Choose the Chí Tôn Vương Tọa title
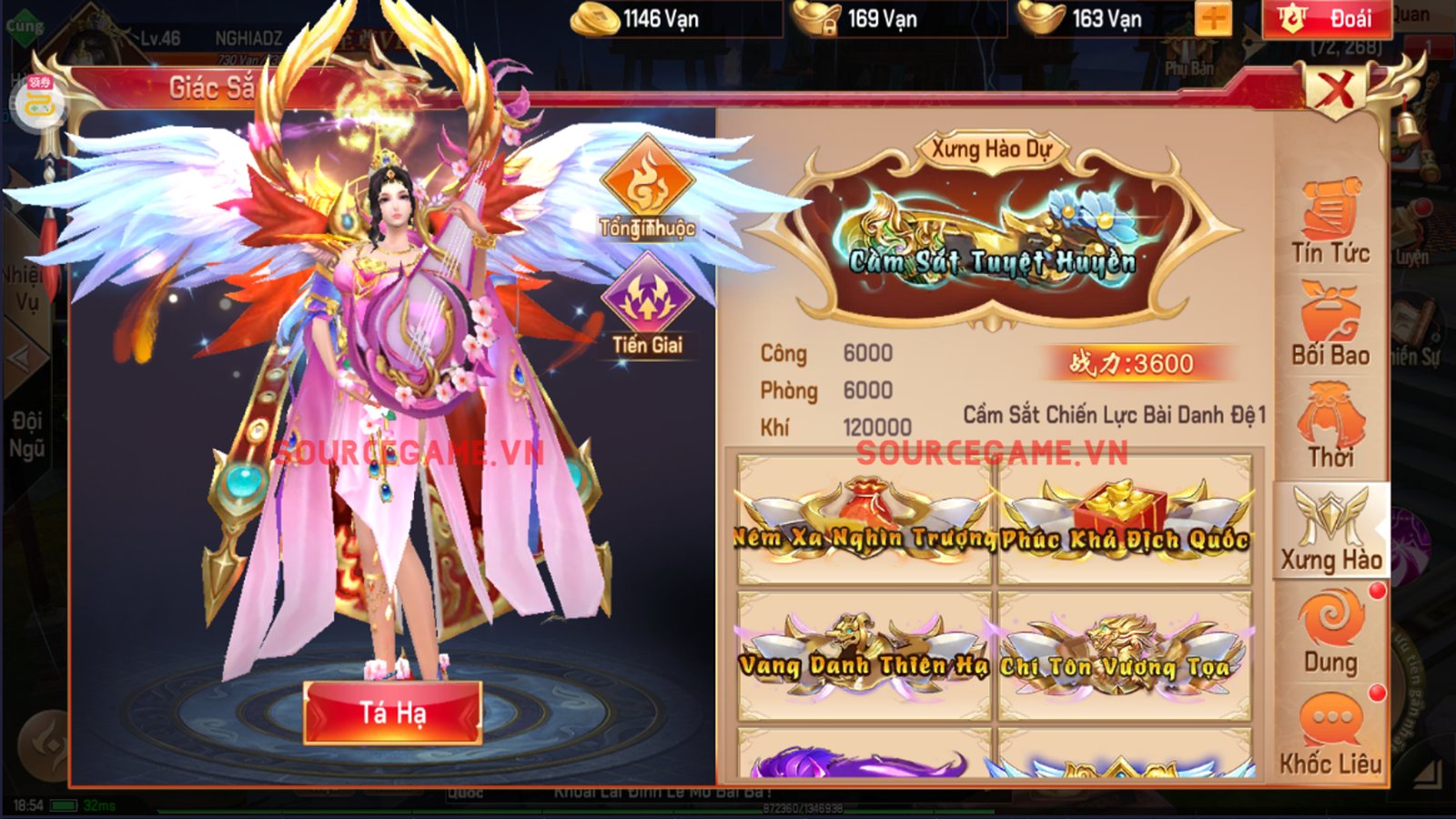The width and height of the screenshot is (1456, 819). tap(1125, 655)
